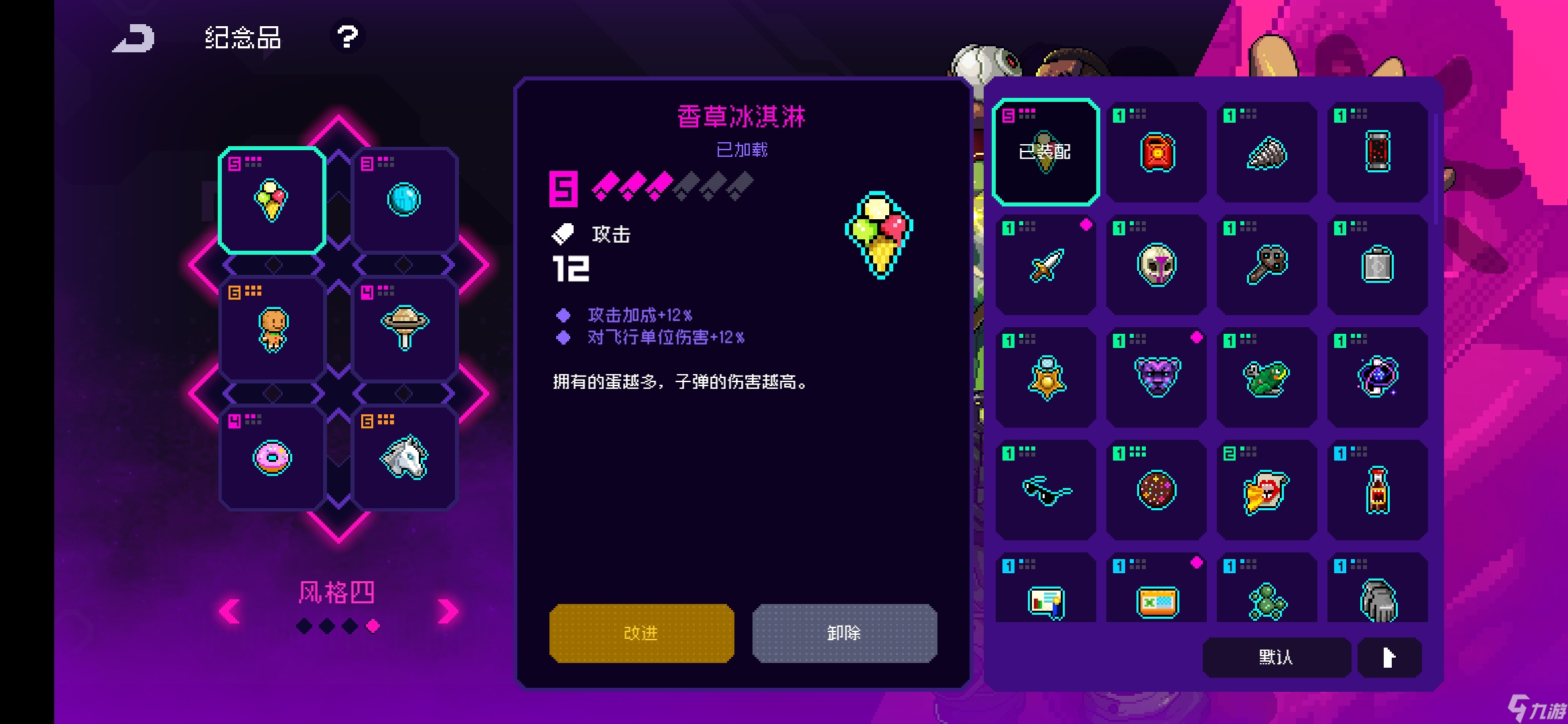
Task: Select the gingerbread man souvenir slot
Action: tap(271, 328)
